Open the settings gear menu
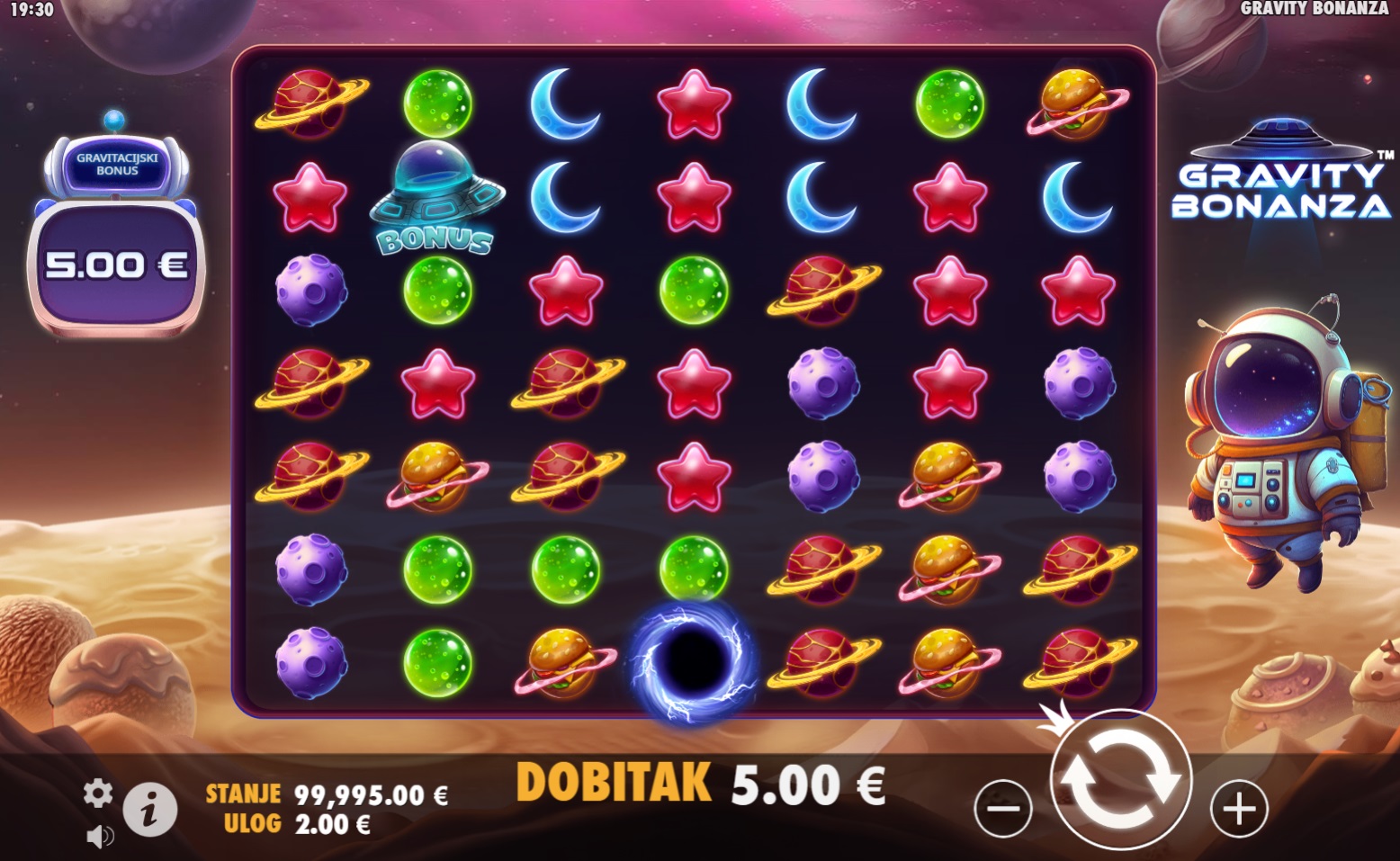The width and height of the screenshot is (1400, 861). (x=98, y=793)
